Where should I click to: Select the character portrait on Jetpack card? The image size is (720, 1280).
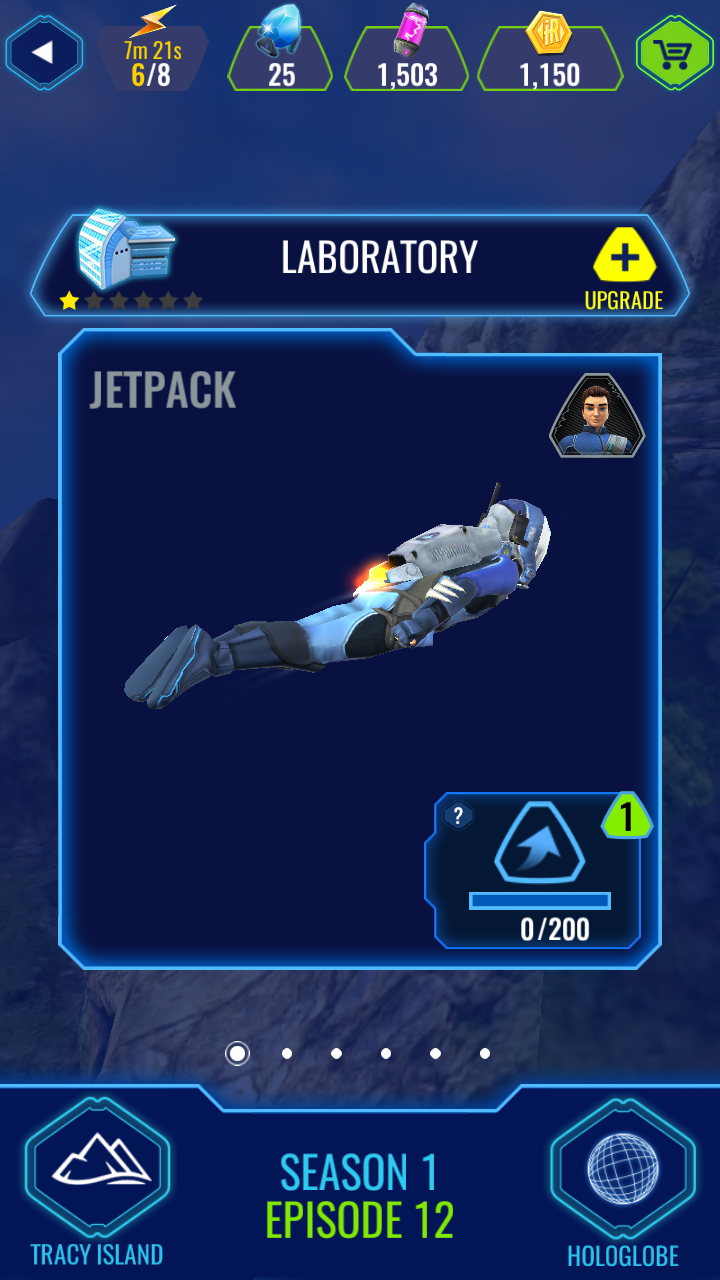[x=597, y=415]
